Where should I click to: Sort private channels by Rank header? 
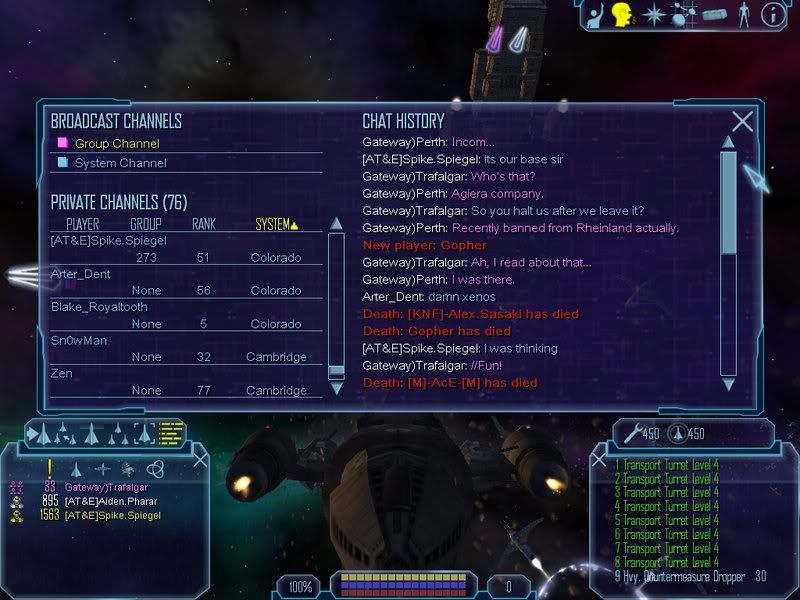tap(204, 224)
